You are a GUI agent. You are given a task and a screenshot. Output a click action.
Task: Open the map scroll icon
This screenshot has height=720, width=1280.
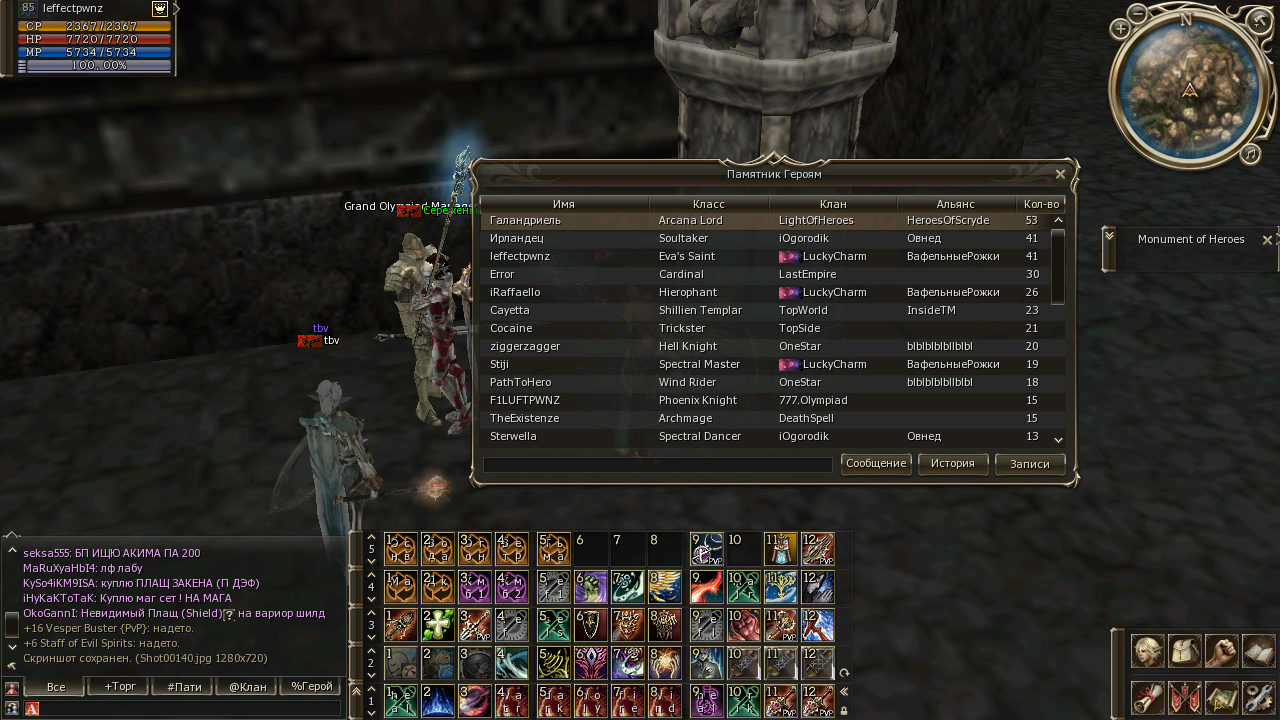pos(1222,697)
